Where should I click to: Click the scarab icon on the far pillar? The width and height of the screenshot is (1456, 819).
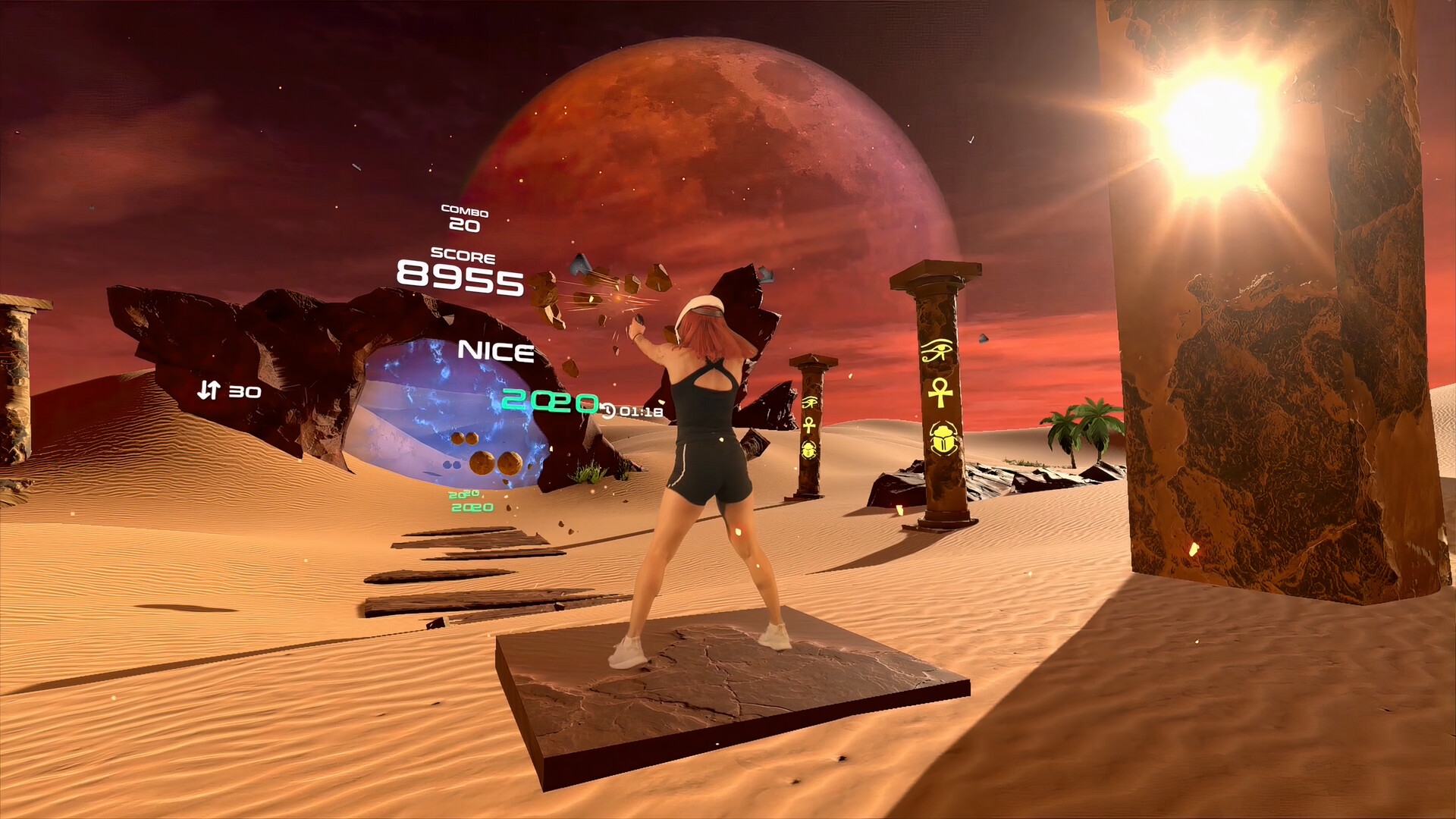(808, 449)
